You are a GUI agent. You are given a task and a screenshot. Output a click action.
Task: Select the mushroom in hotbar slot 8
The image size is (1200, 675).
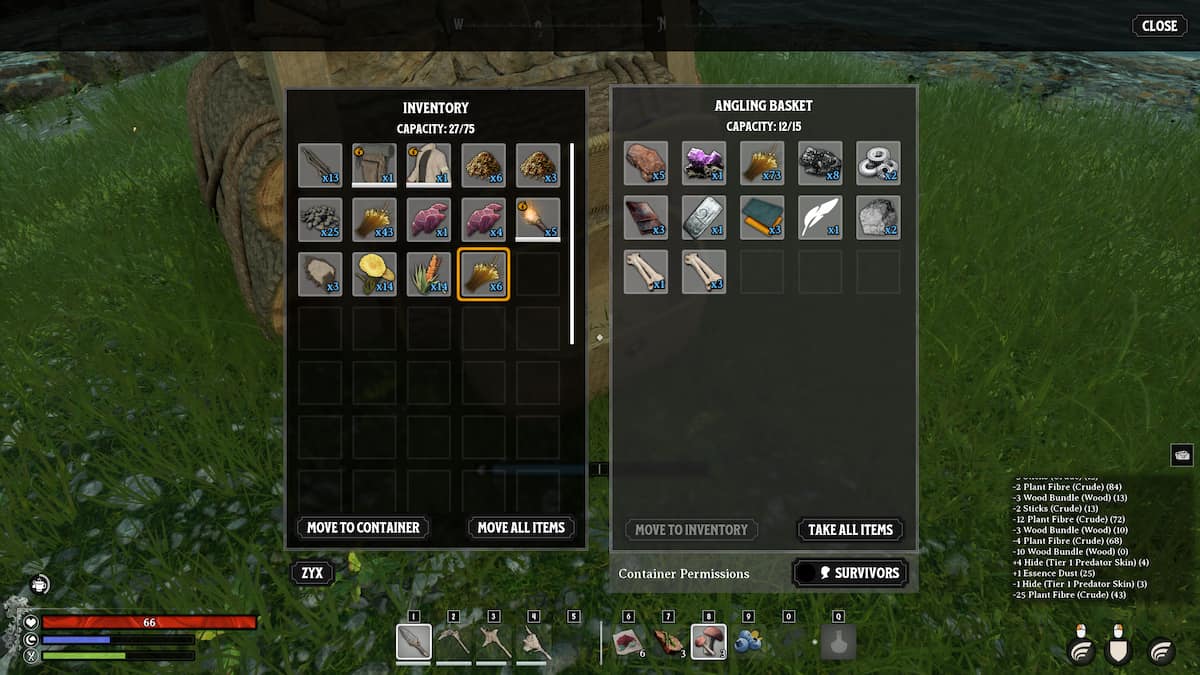tap(708, 641)
